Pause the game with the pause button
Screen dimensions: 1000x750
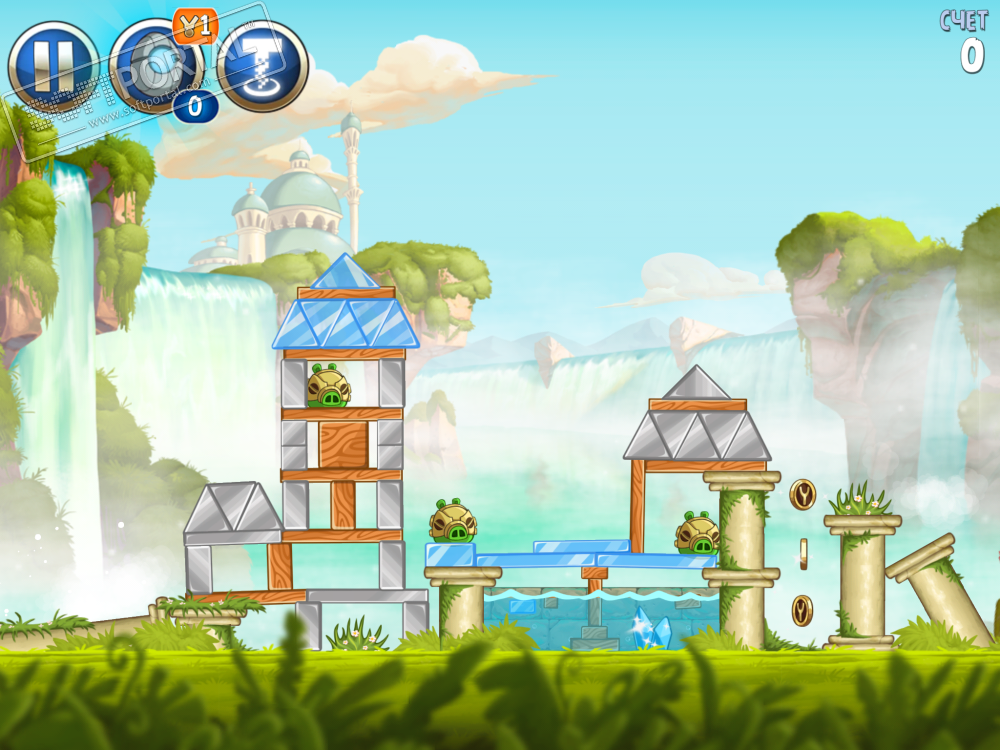click(50, 66)
